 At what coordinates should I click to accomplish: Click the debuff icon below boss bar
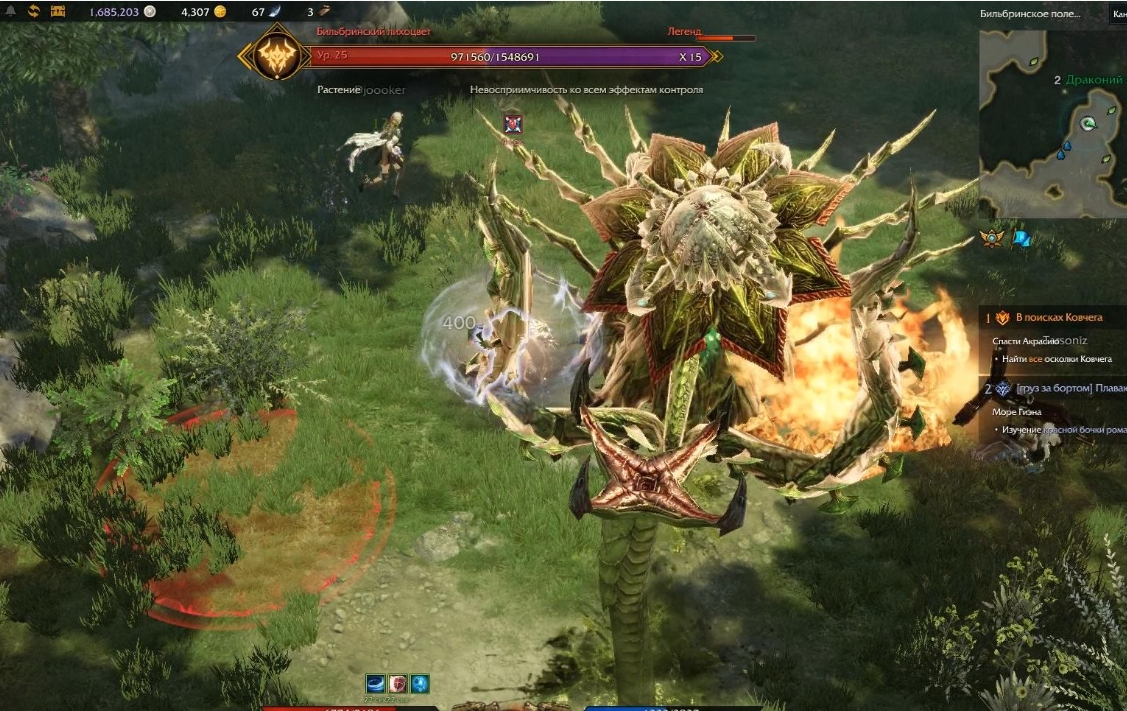click(513, 123)
